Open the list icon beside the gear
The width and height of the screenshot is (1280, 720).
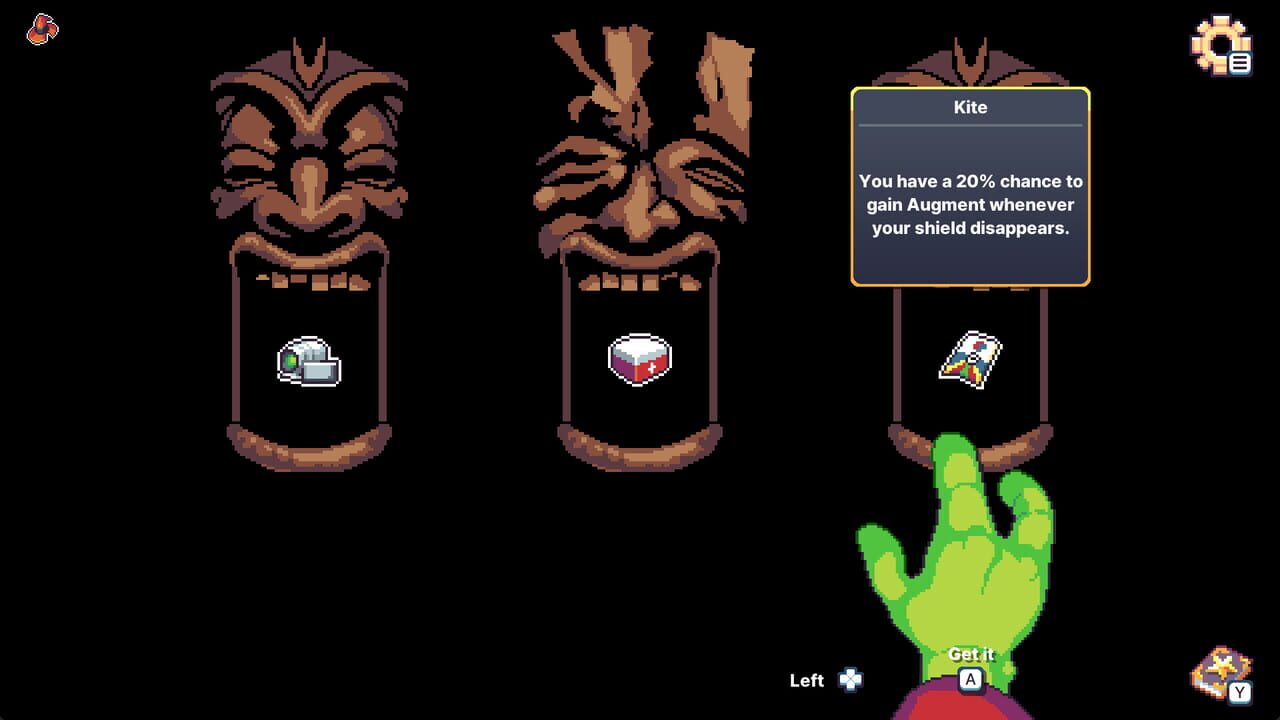1240,62
